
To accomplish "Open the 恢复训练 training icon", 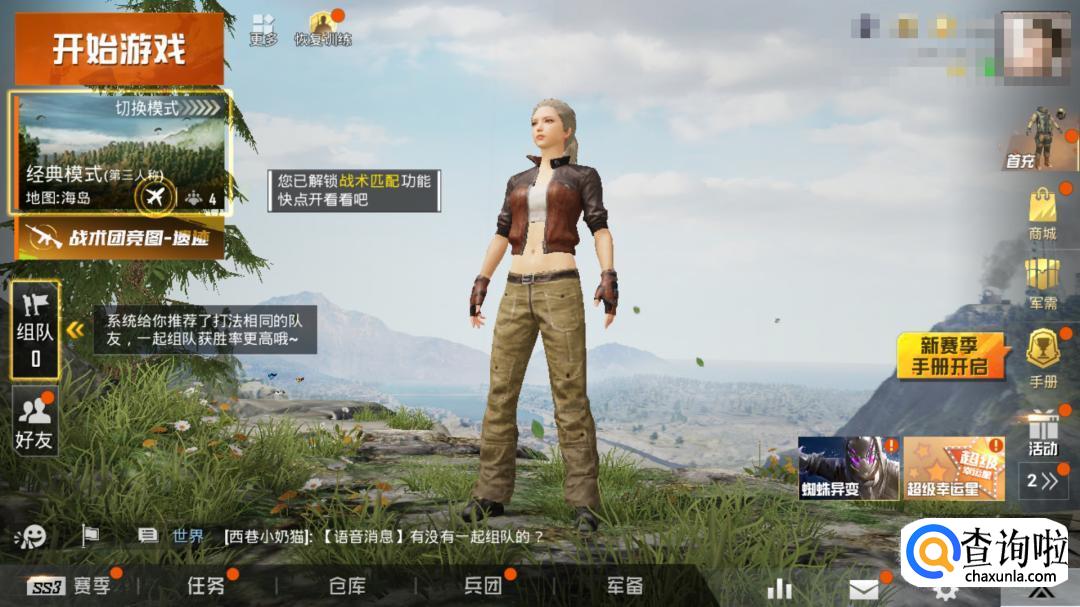I will [322, 28].
